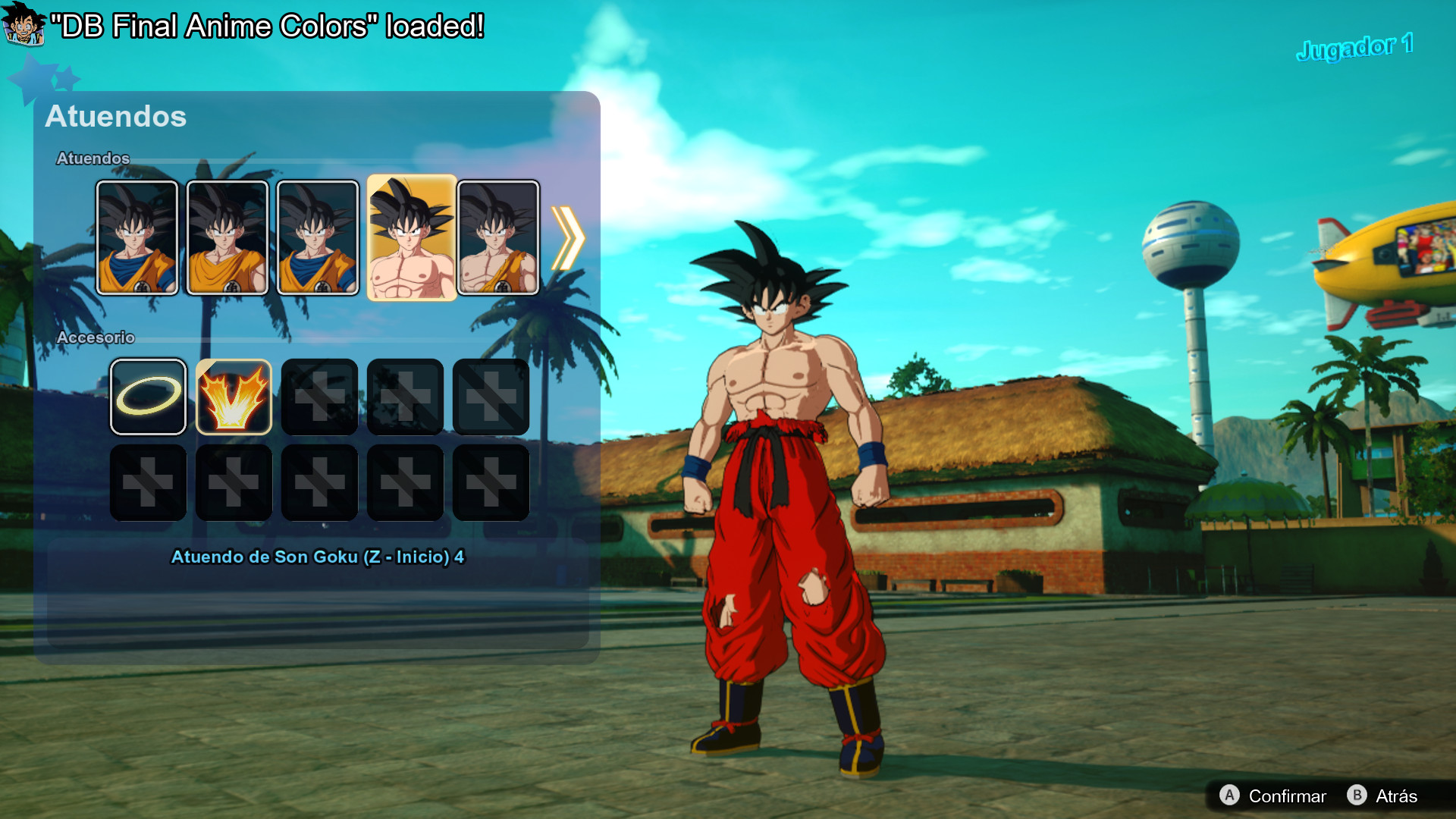Open the Atuendos row header

(92, 159)
